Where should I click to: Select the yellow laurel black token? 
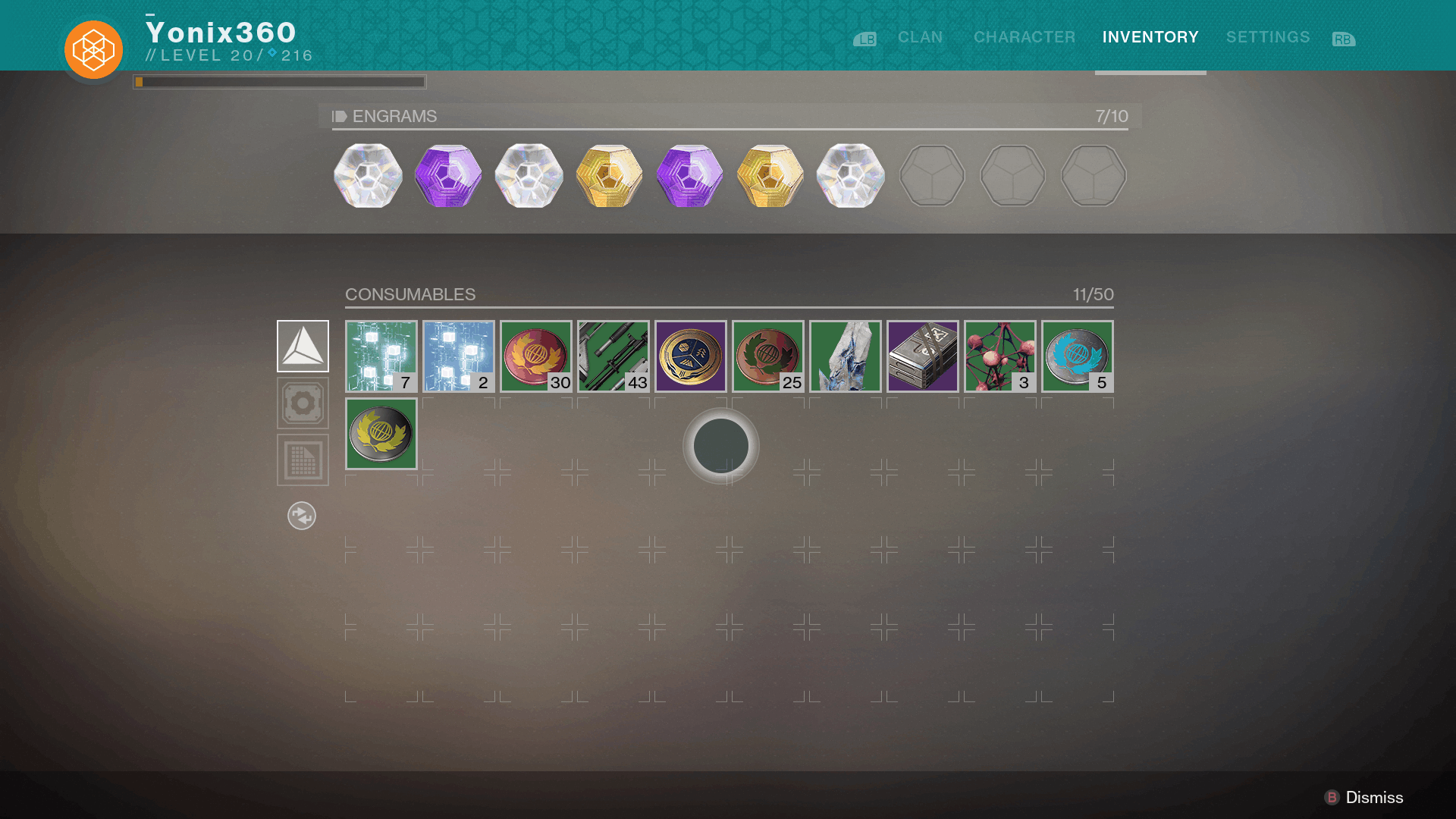tap(381, 434)
